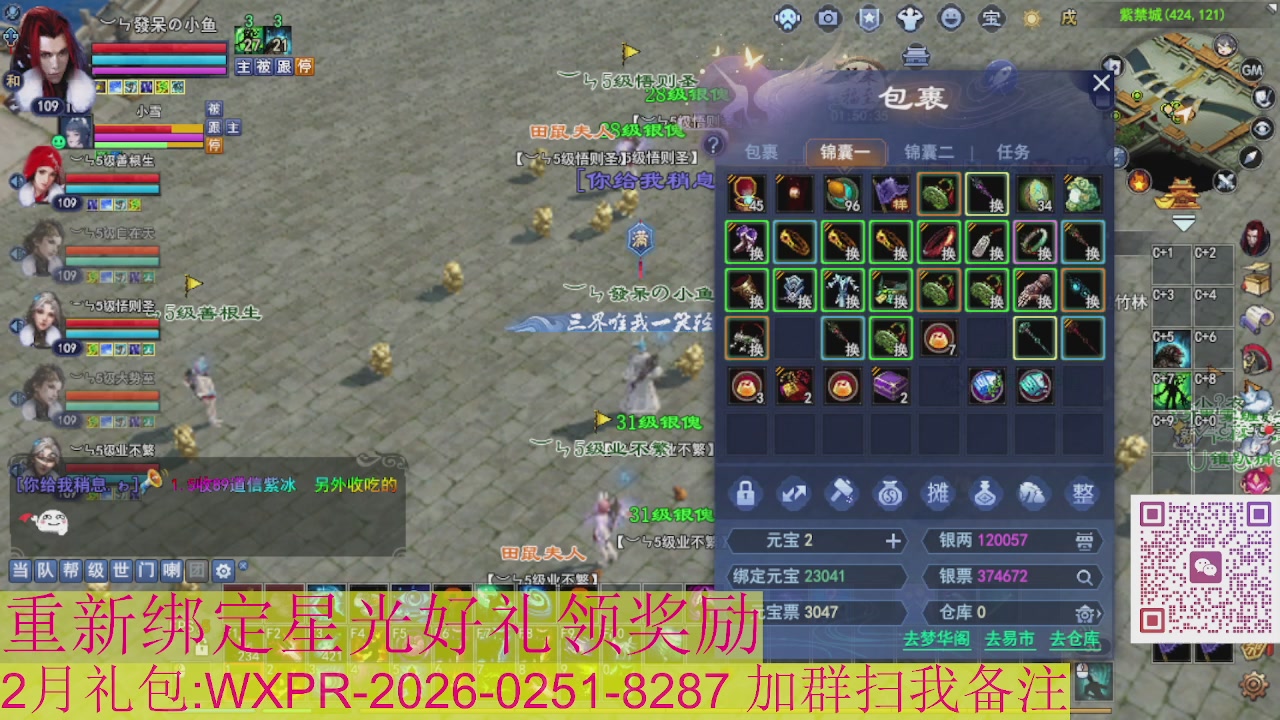Select the red egg item stacked x3 in bag
Viewport: 1280px width, 720px height.
point(747,386)
